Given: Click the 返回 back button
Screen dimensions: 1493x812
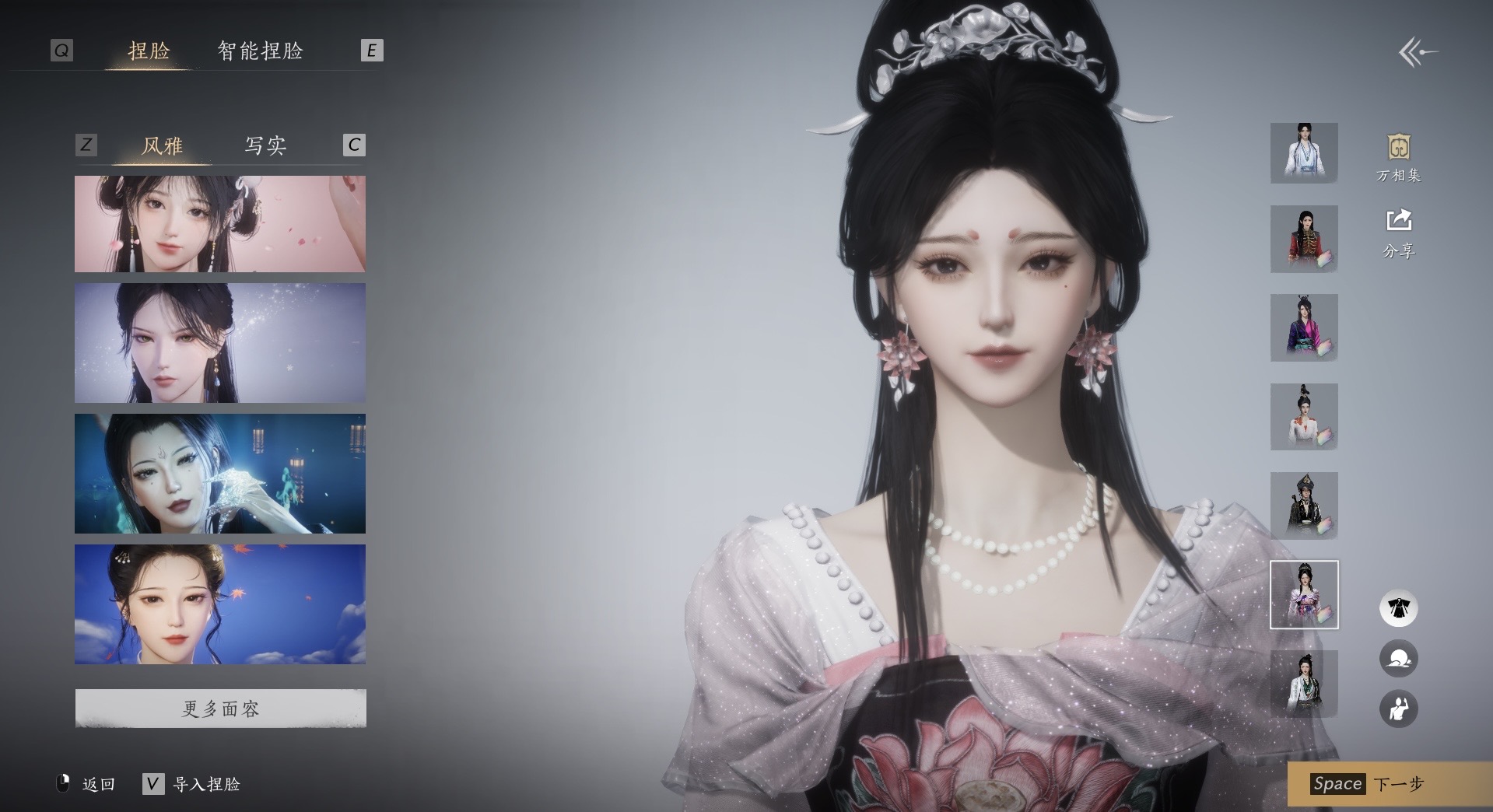Looking at the screenshot, I should click(x=87, y=784).
